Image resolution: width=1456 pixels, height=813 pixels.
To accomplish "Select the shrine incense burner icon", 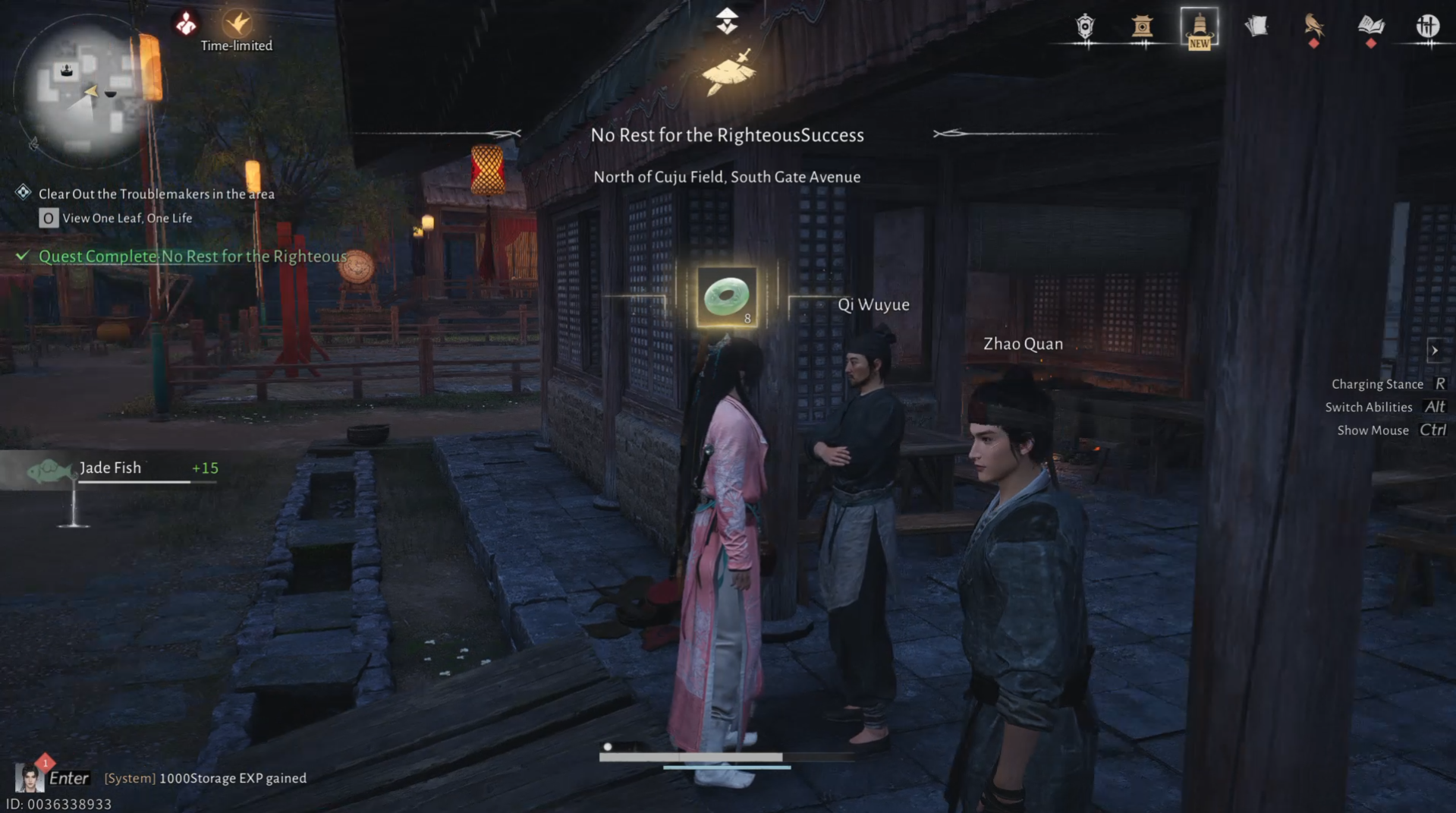I will point(1143,27).
